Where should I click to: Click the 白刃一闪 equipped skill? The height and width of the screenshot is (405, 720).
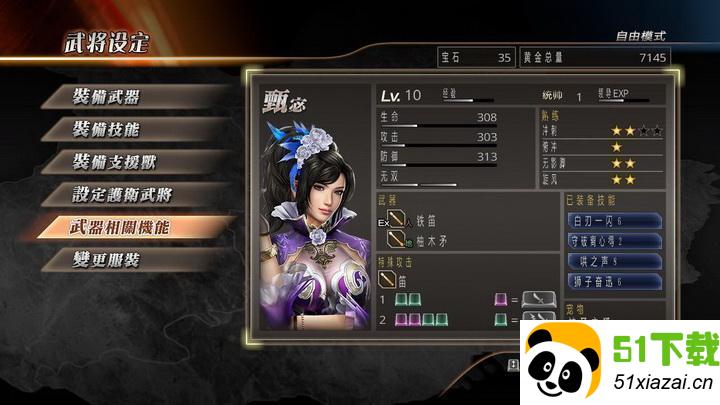(x=610, y=220)
